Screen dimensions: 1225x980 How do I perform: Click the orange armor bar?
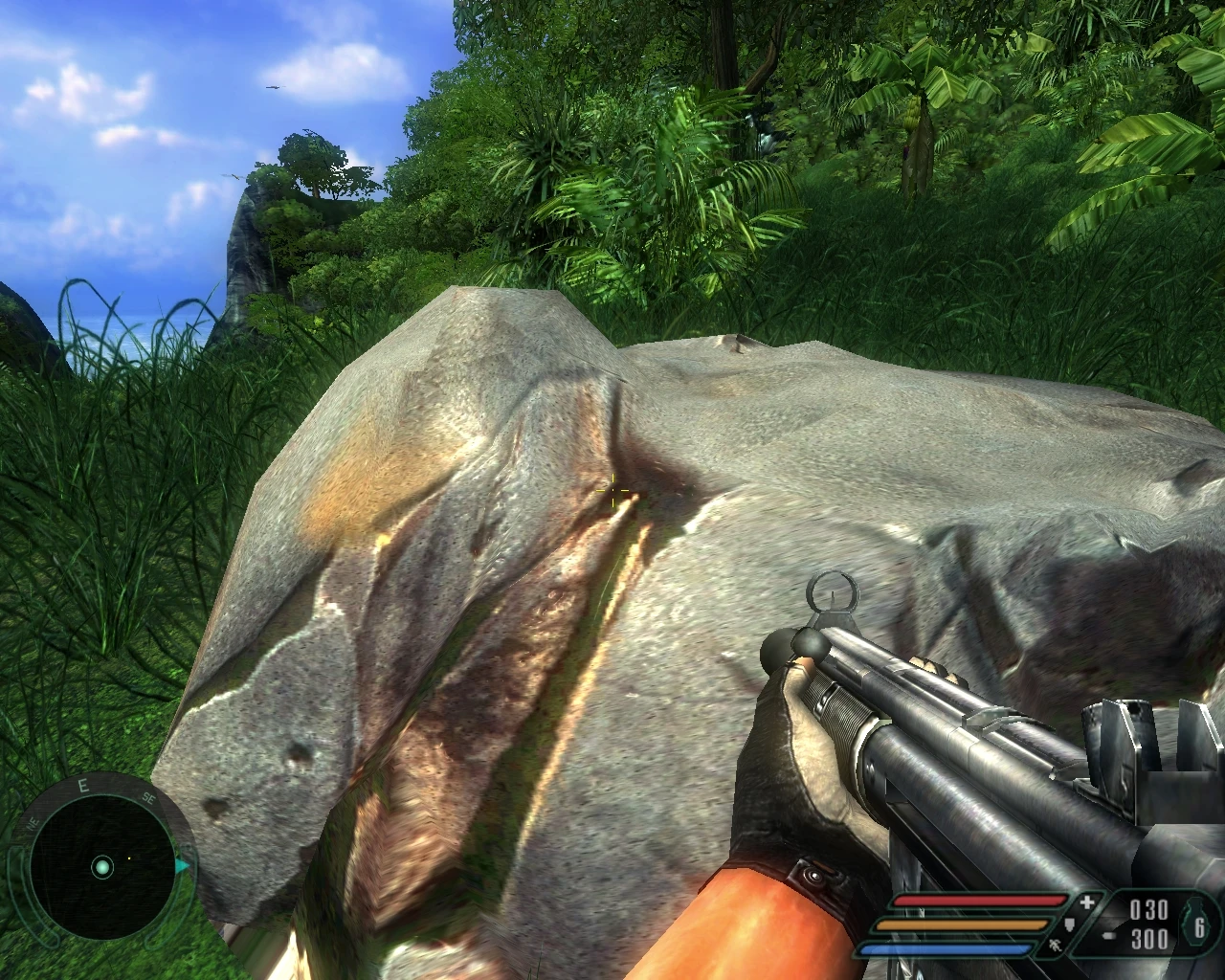point(961,924)
